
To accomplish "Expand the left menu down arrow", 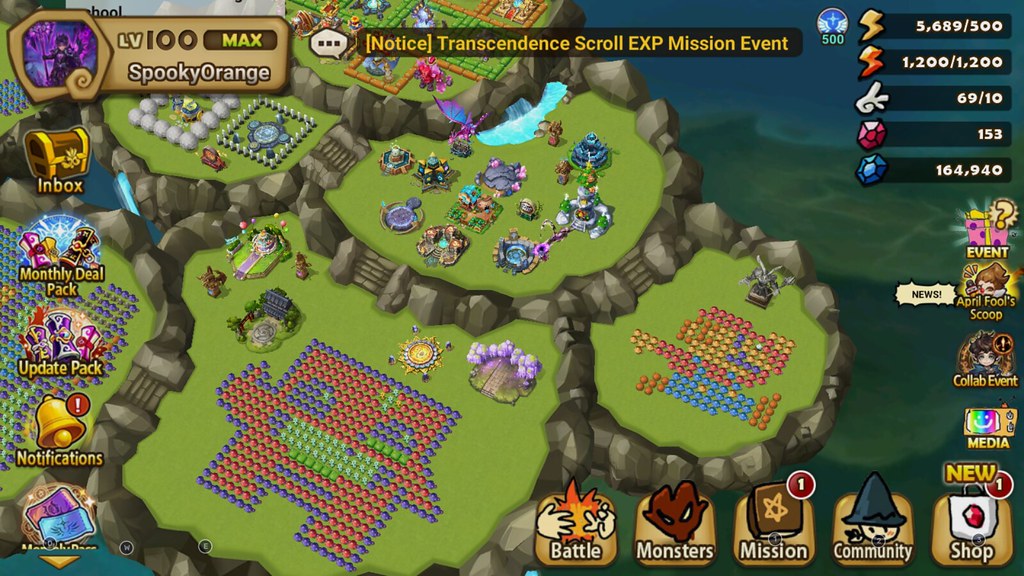I will click(x=59, y=561).
